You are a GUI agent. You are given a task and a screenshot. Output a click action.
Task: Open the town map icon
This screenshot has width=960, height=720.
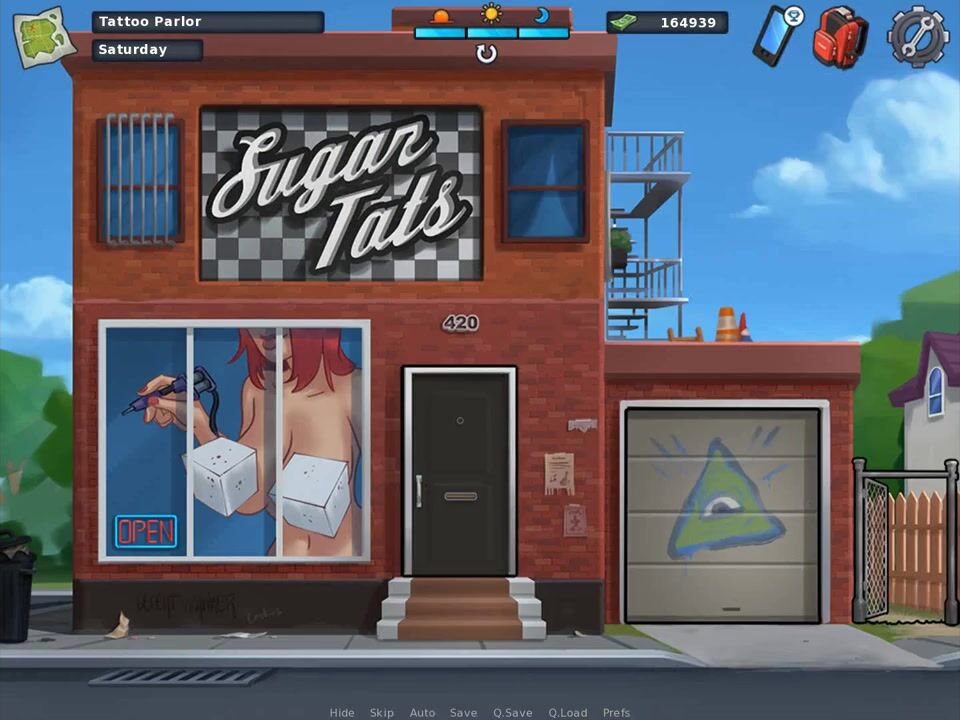click(44, 36)
